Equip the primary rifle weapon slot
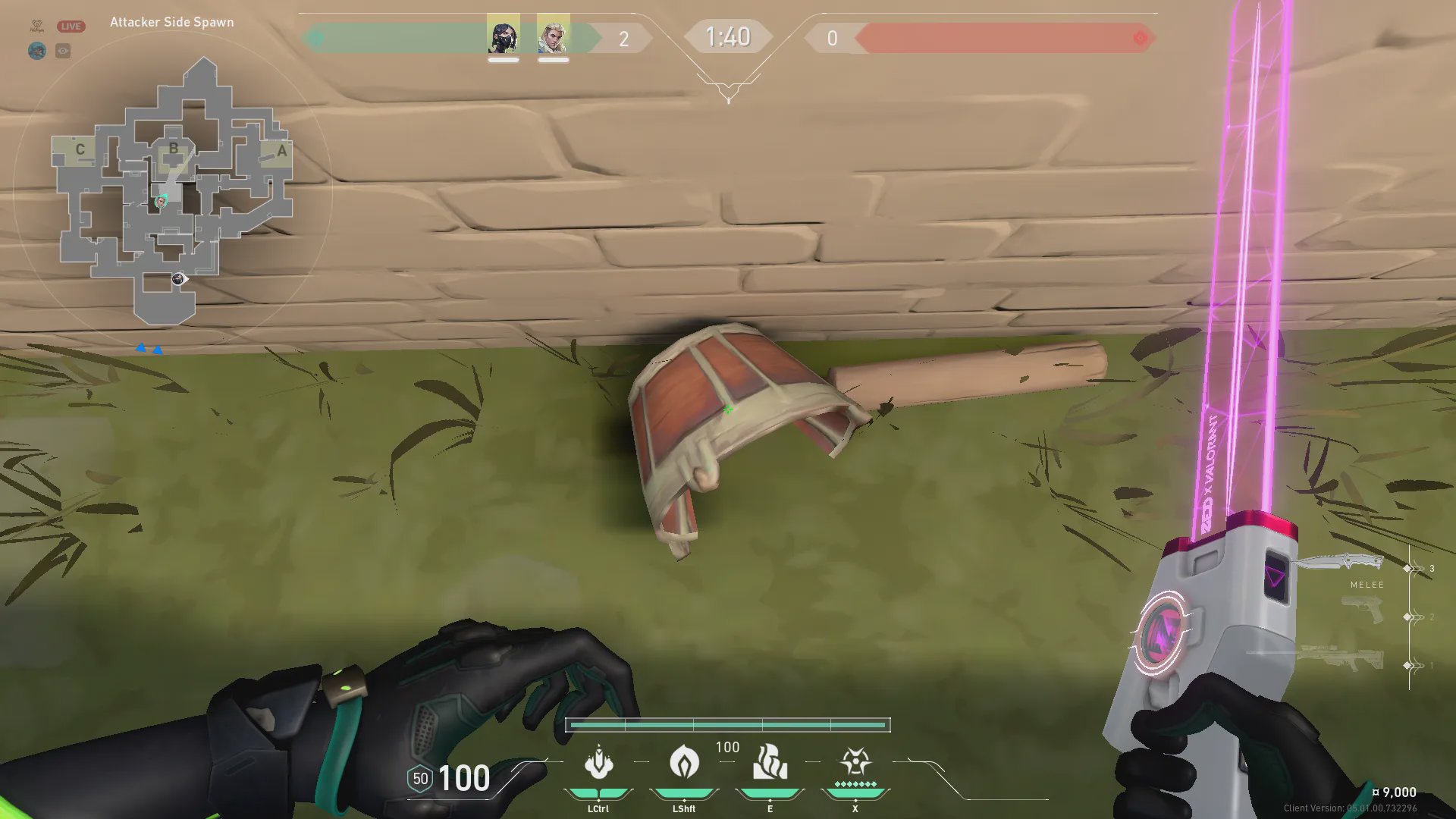1456x819 pixels. pos(1341,657)
